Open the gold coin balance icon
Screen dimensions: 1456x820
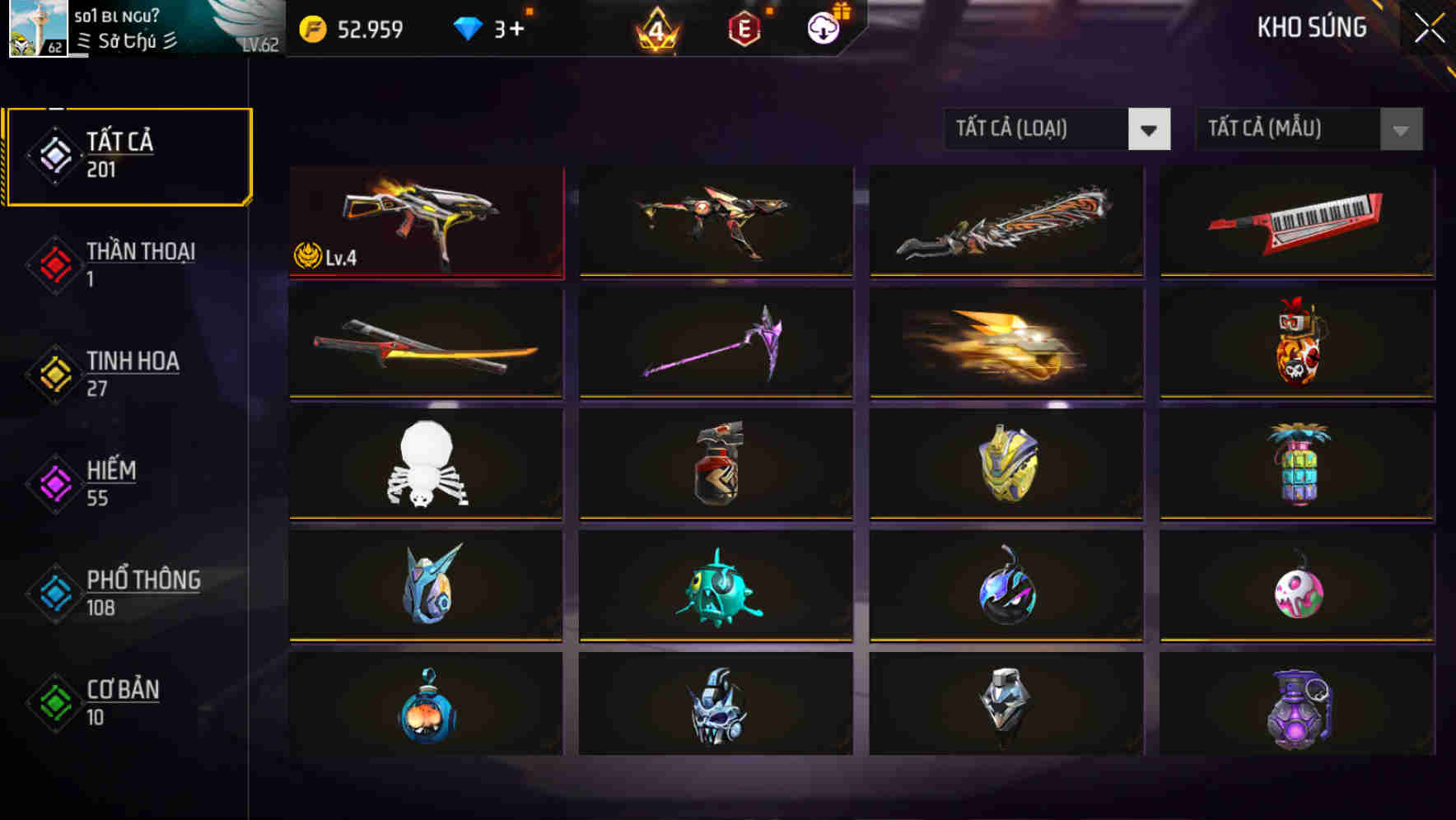click(310, 28)
